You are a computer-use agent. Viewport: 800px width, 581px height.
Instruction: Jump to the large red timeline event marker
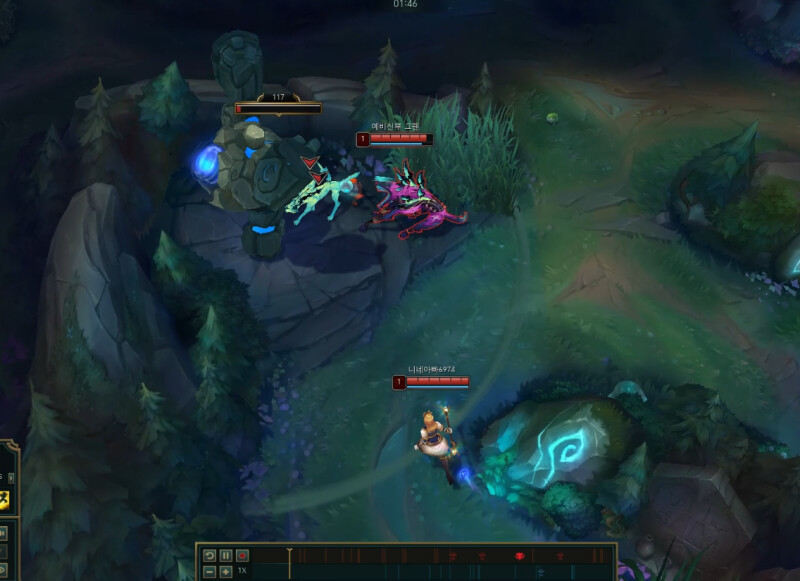[519, 555]
